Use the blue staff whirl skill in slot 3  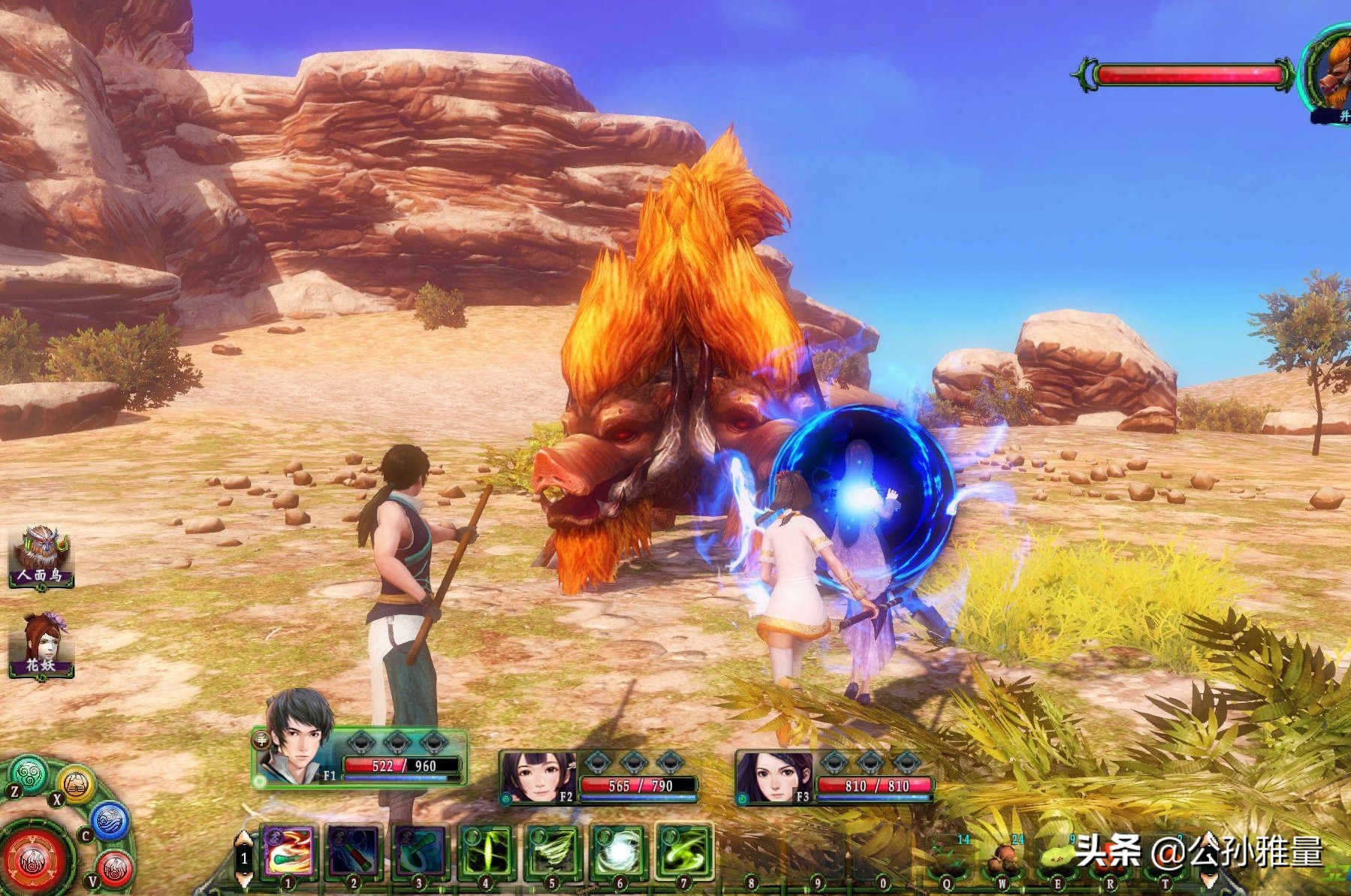[420, 852]
